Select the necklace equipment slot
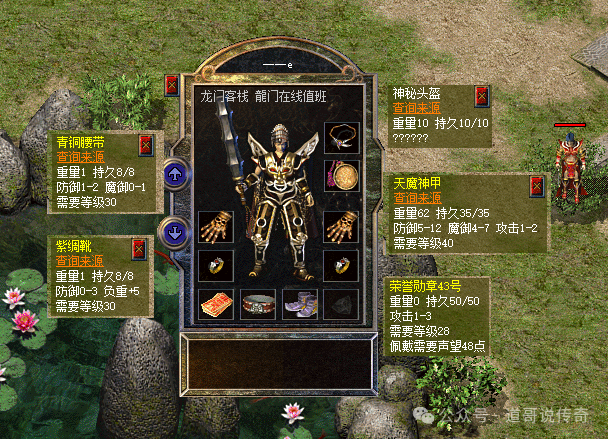608x439 pixels. pos(339,135)
